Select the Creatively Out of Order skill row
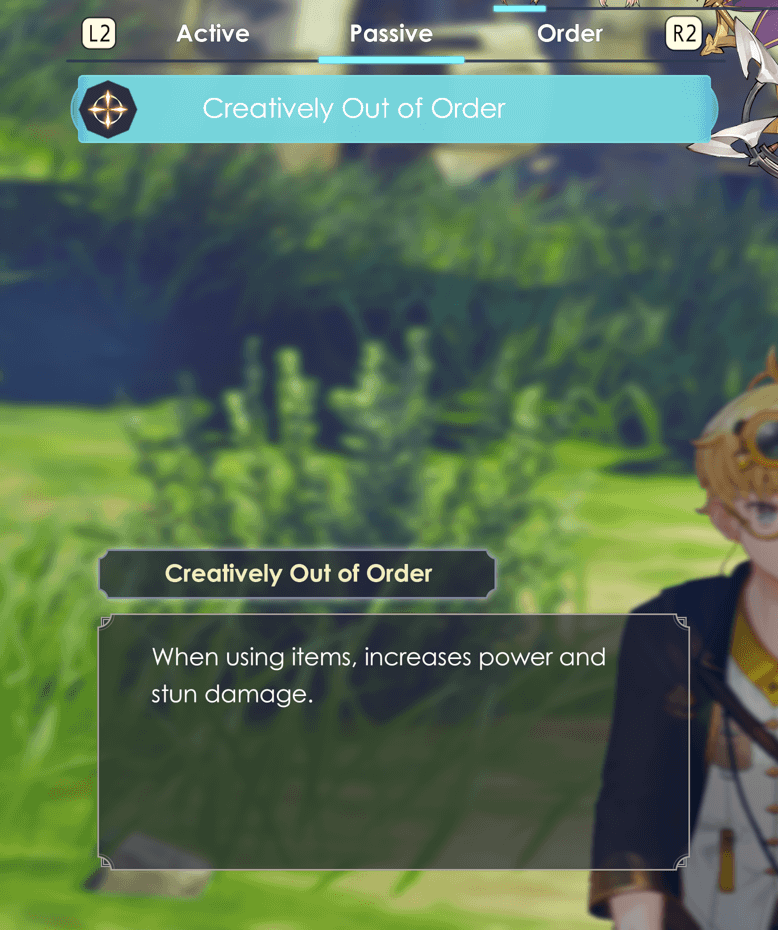Viewport: 778px width, 930px height. (395, 109)
